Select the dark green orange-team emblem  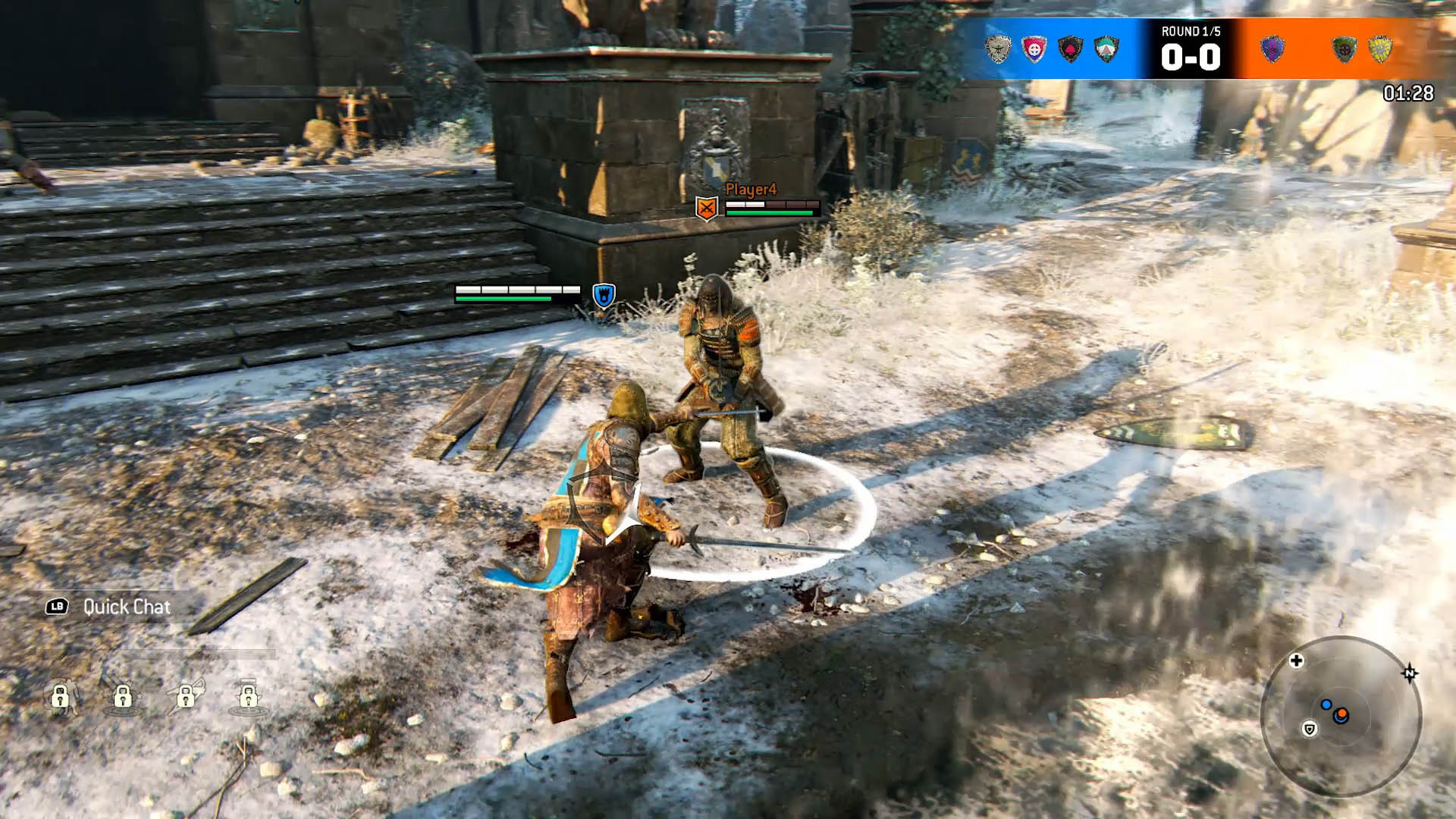tap(1344, 49)
